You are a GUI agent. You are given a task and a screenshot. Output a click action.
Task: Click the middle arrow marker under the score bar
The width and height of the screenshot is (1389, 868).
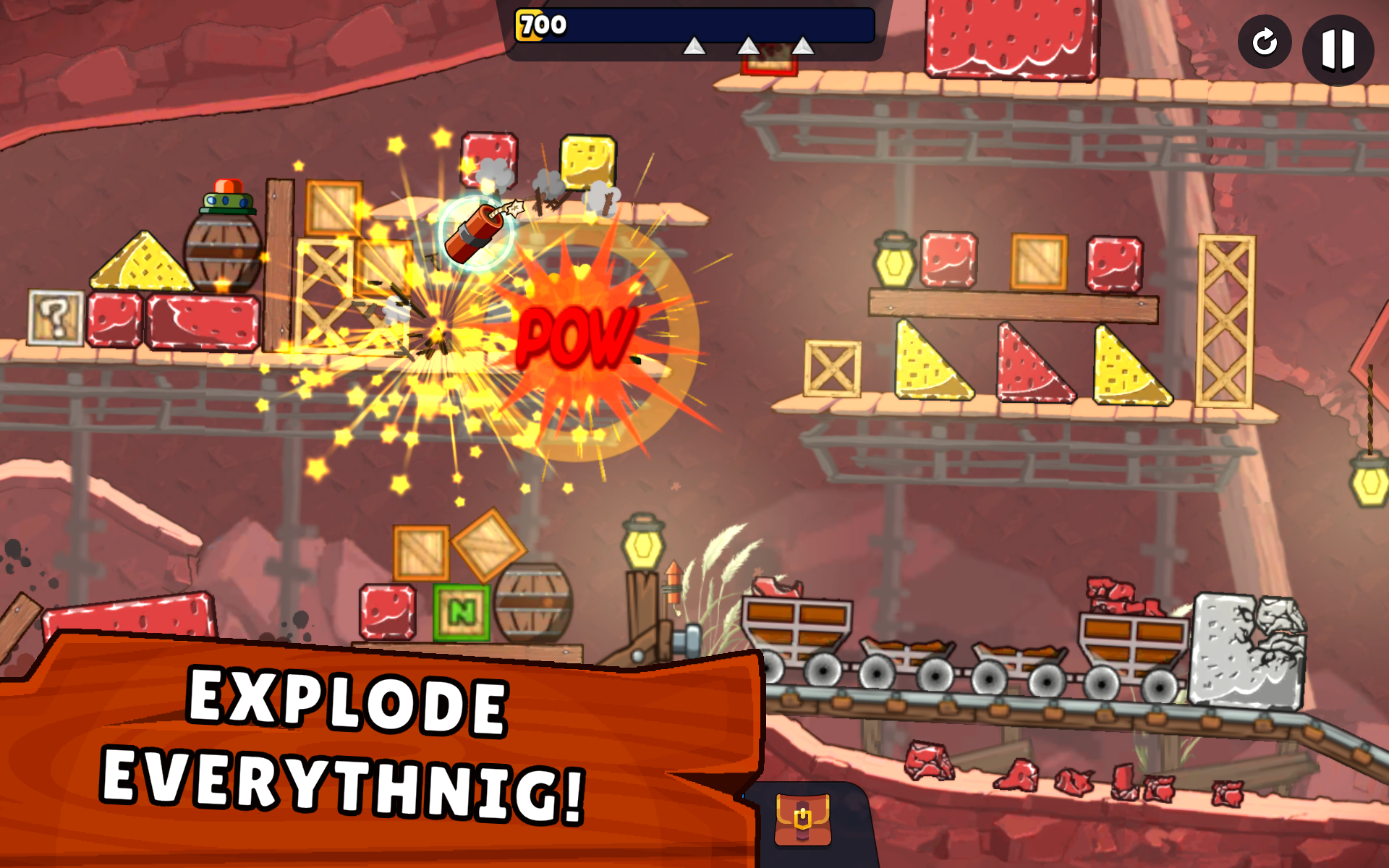click(x=749, y=45)
